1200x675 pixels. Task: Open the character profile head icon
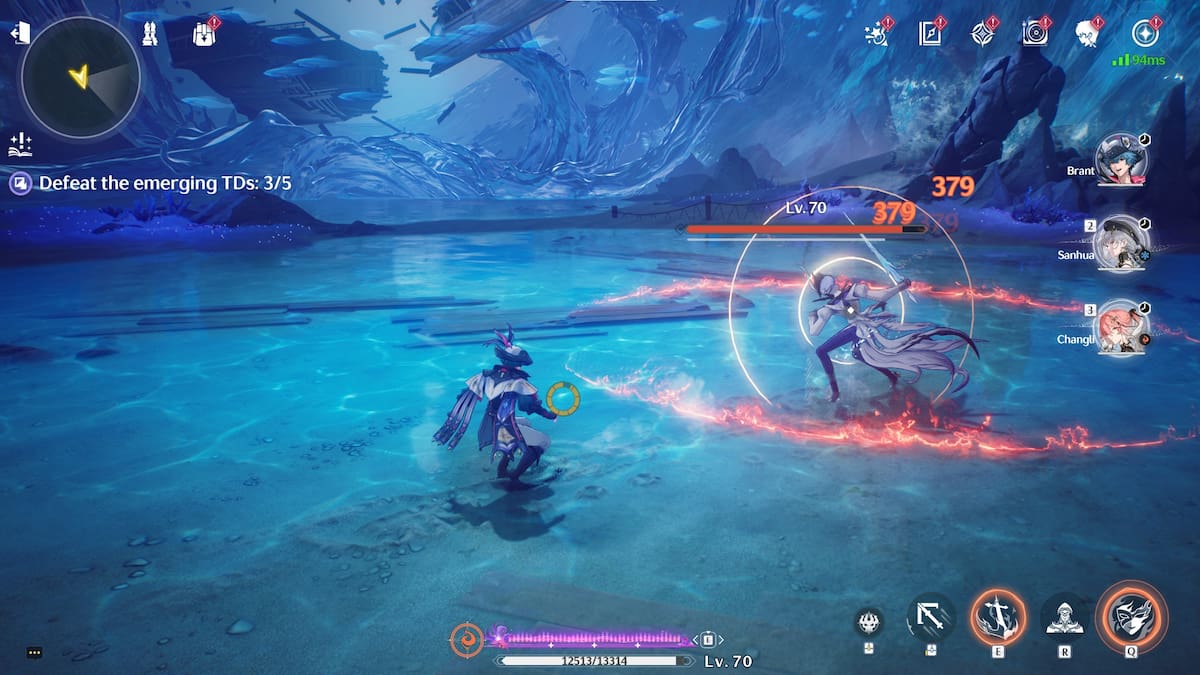pyautogui.click(x=1089, y=33)
